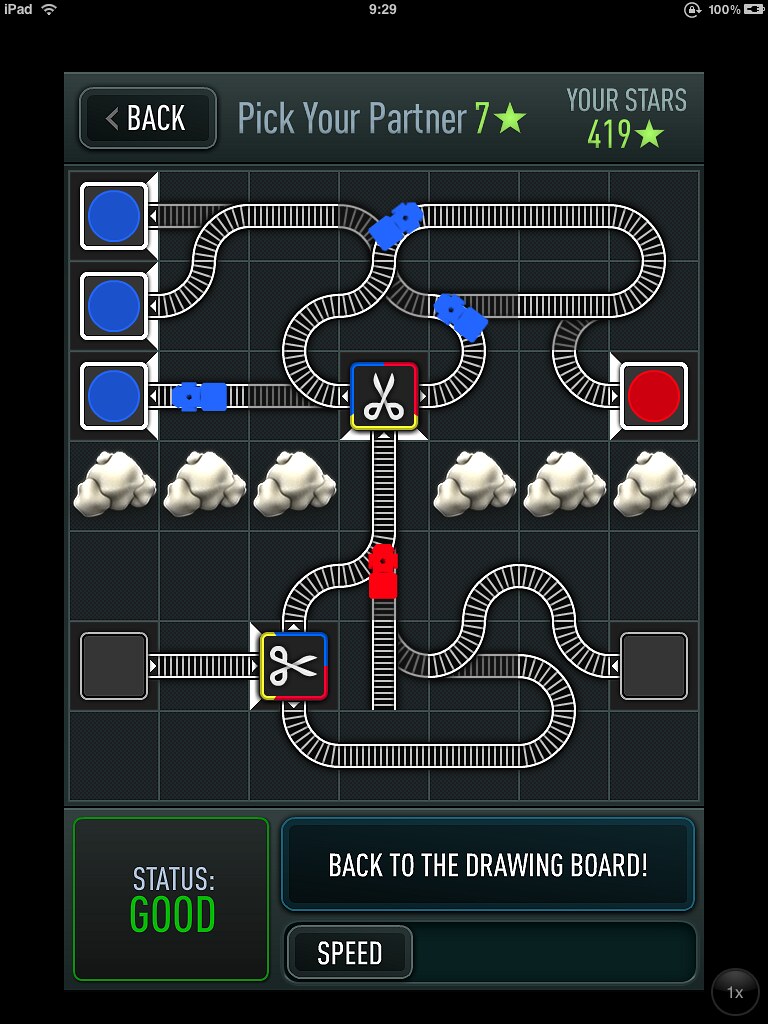Select the lower scissors splitter tile
768x1024 pixels.
294,666
